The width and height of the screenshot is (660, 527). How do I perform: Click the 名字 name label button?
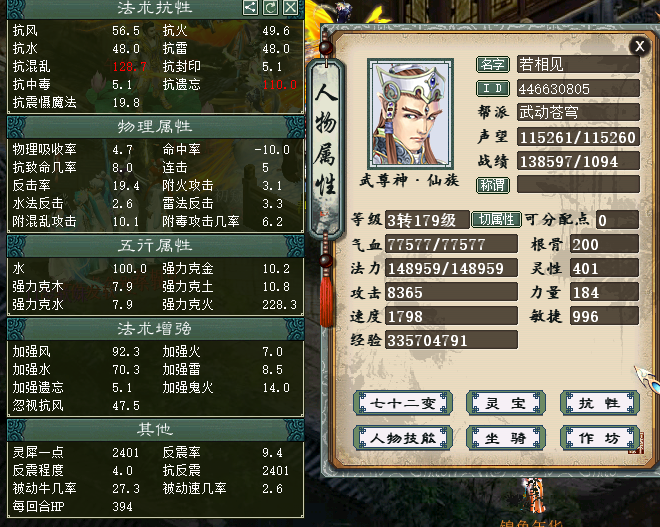(493, 65)
